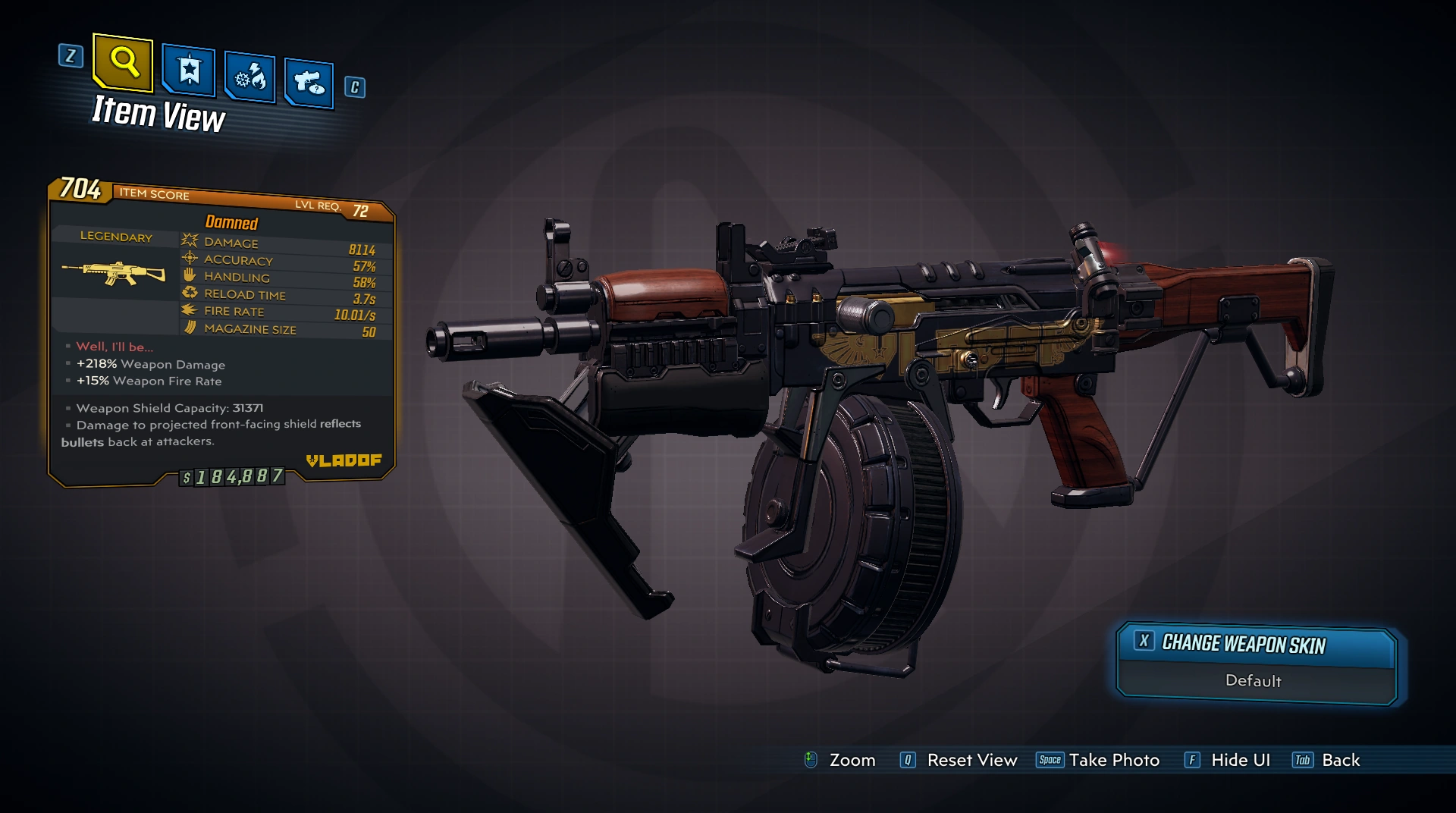Screen dimensions: 1456x813
Task: Go Back from the item view
Action: click(1327, 760)
